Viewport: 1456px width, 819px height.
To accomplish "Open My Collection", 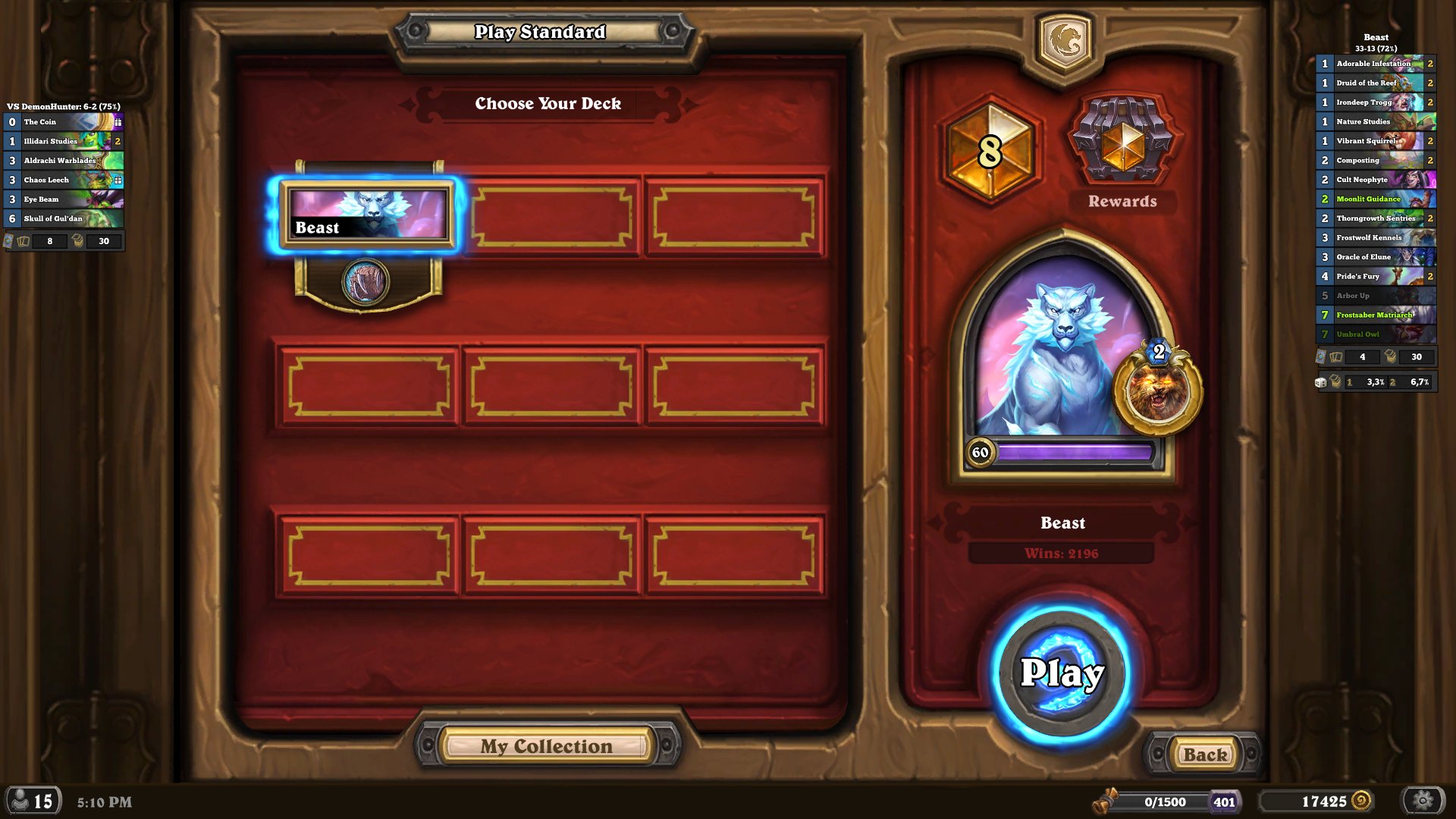I will coord(546,746).
